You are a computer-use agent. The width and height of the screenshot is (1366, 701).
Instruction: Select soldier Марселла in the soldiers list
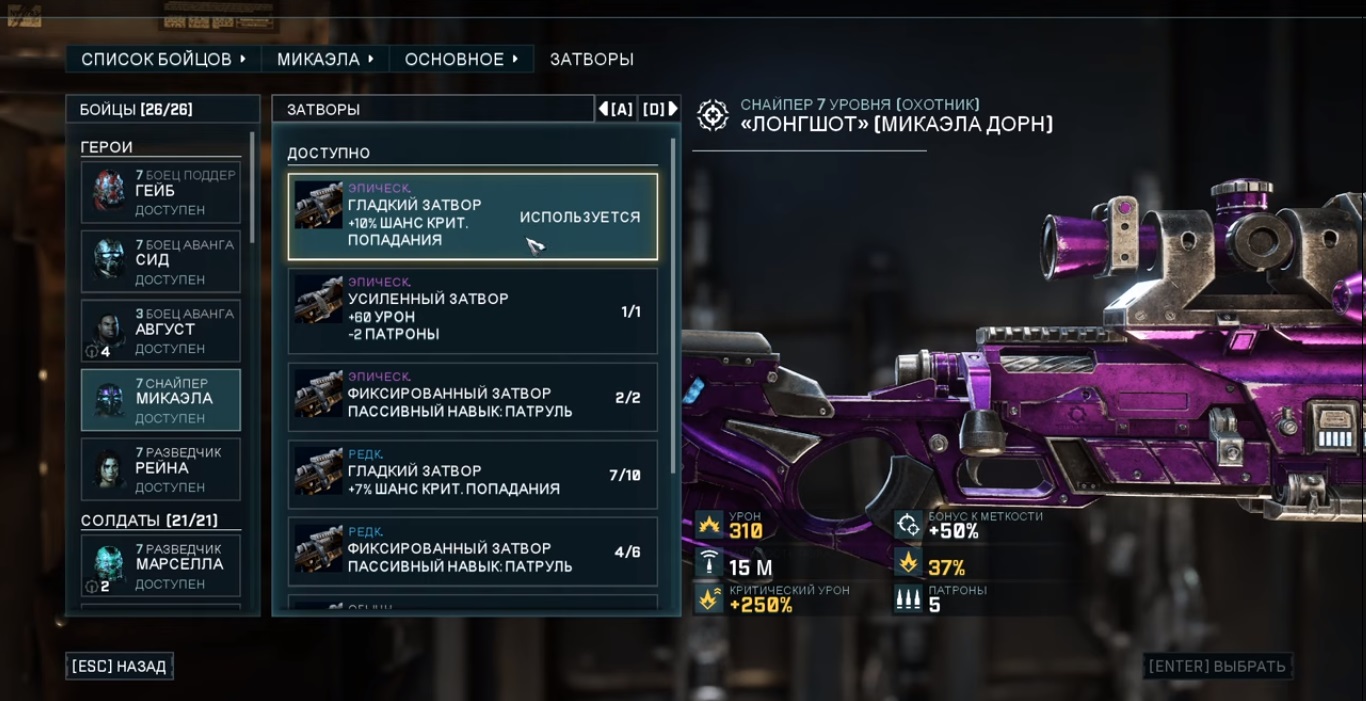pyautogui.click(x=161, y=566)
